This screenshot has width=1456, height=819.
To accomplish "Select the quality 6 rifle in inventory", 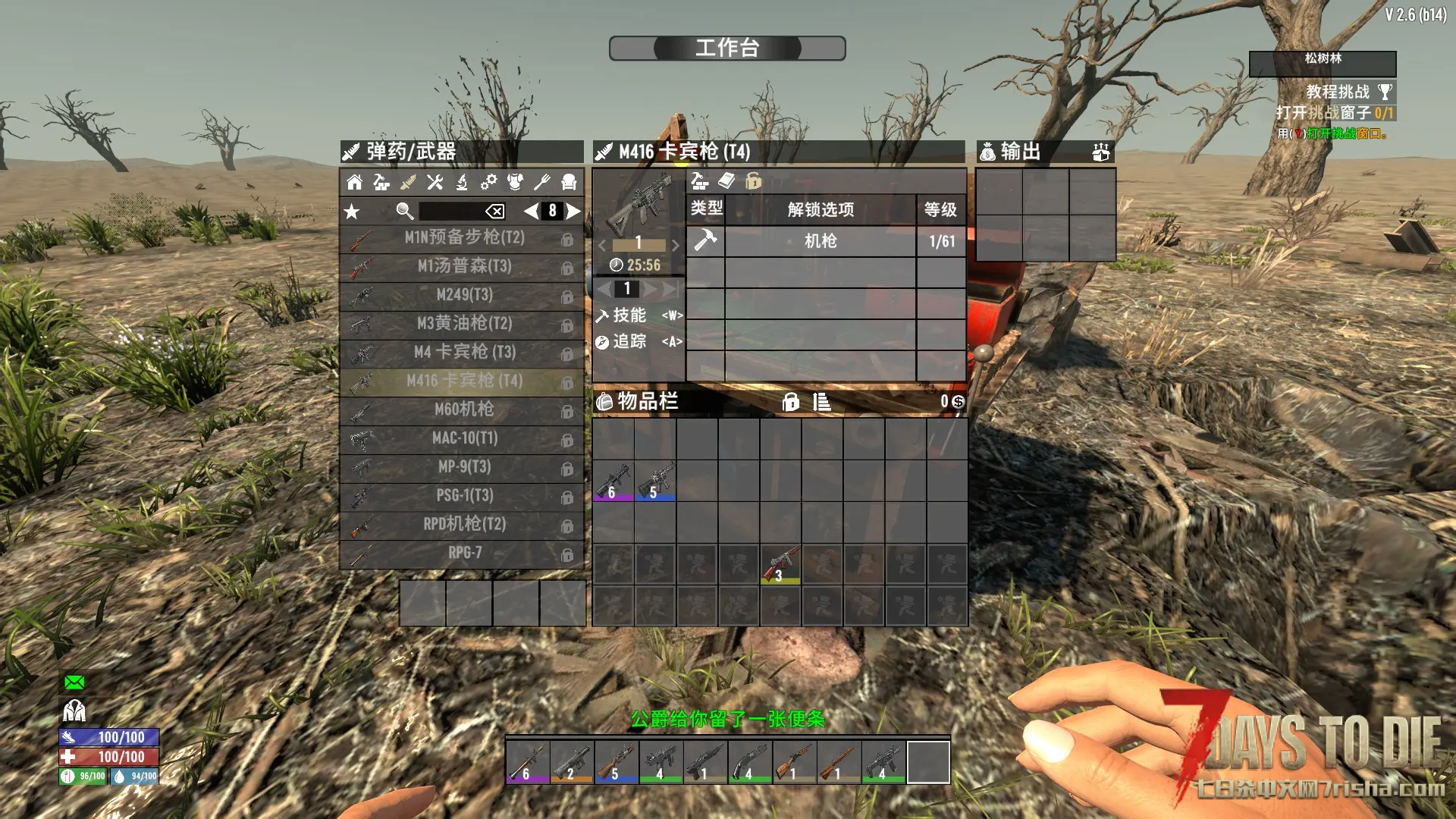I will 613,480.
